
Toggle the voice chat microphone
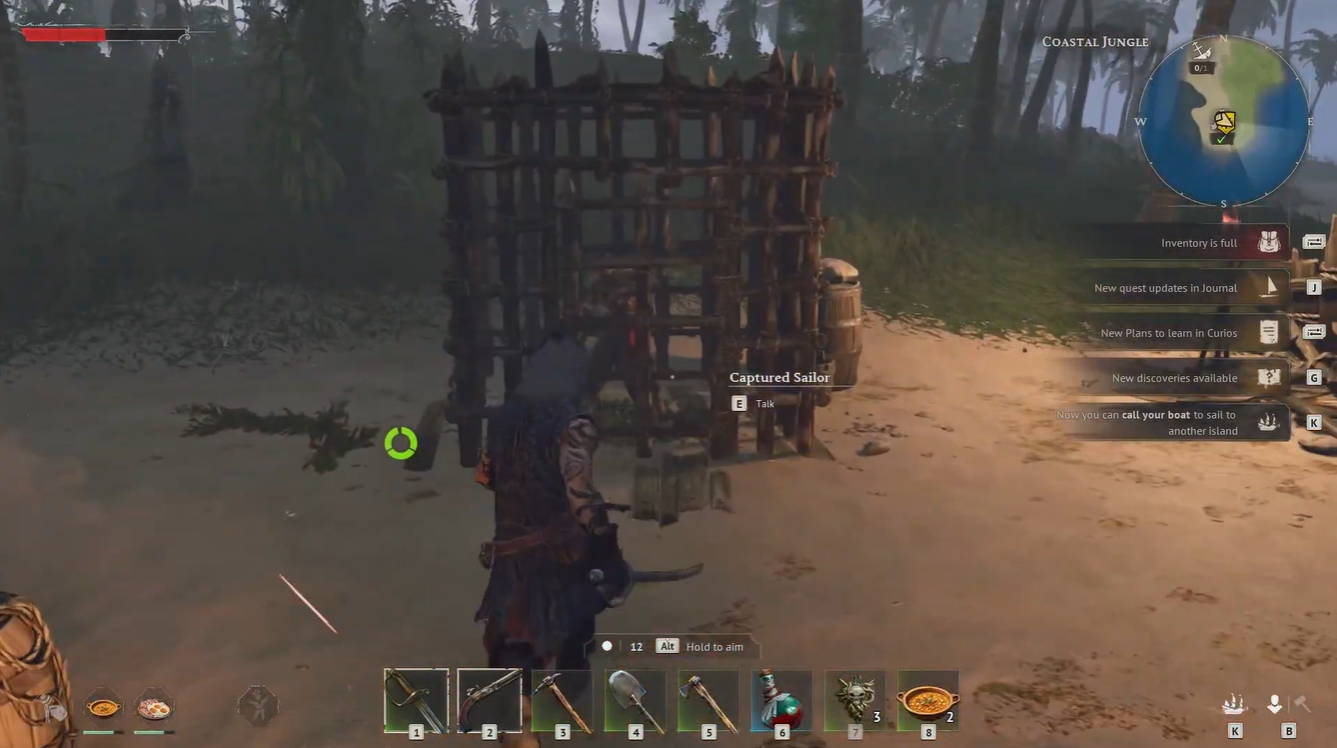coord(1275,703)
